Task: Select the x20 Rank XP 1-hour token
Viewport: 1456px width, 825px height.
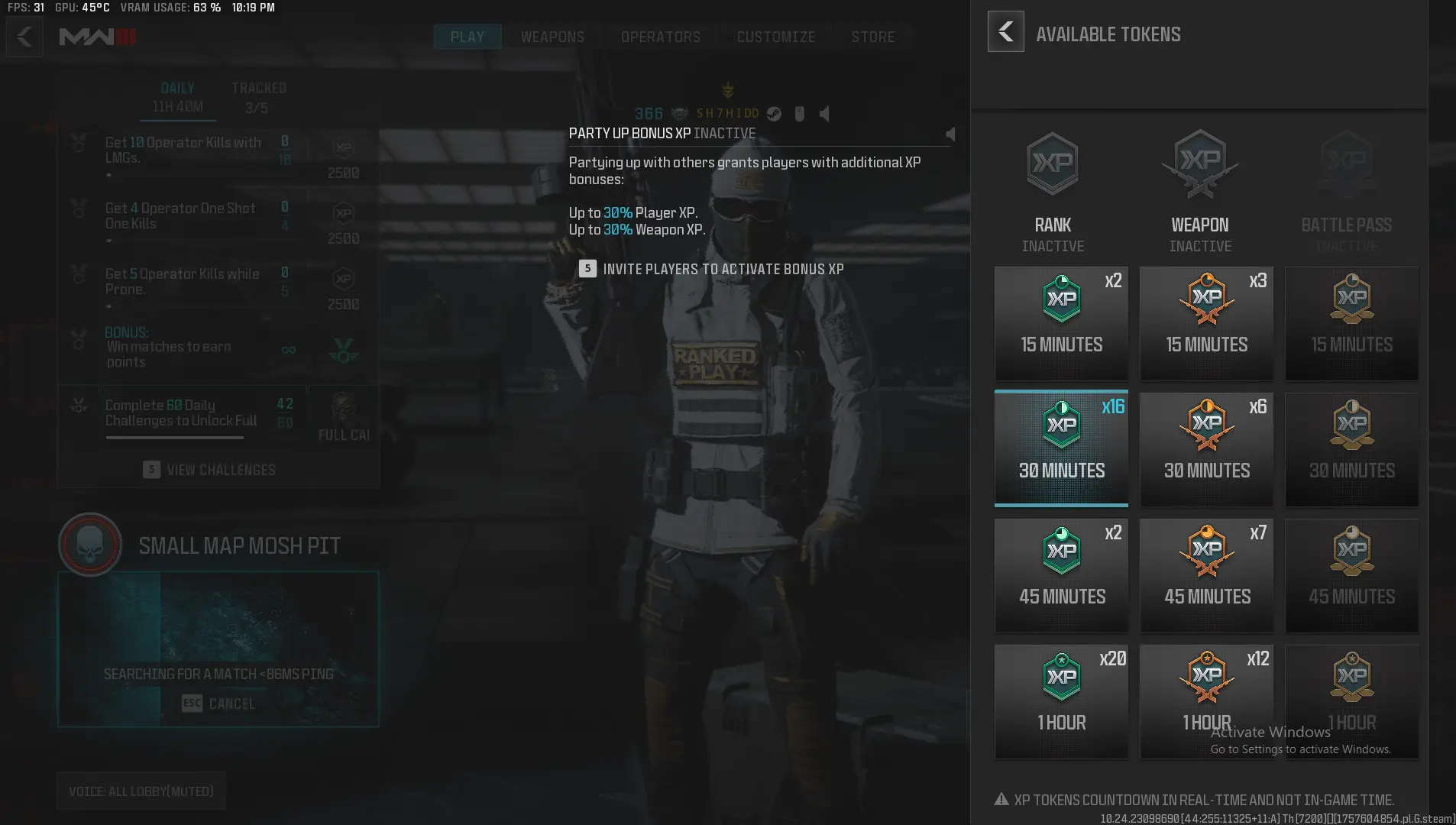Action: point(1060,700)
